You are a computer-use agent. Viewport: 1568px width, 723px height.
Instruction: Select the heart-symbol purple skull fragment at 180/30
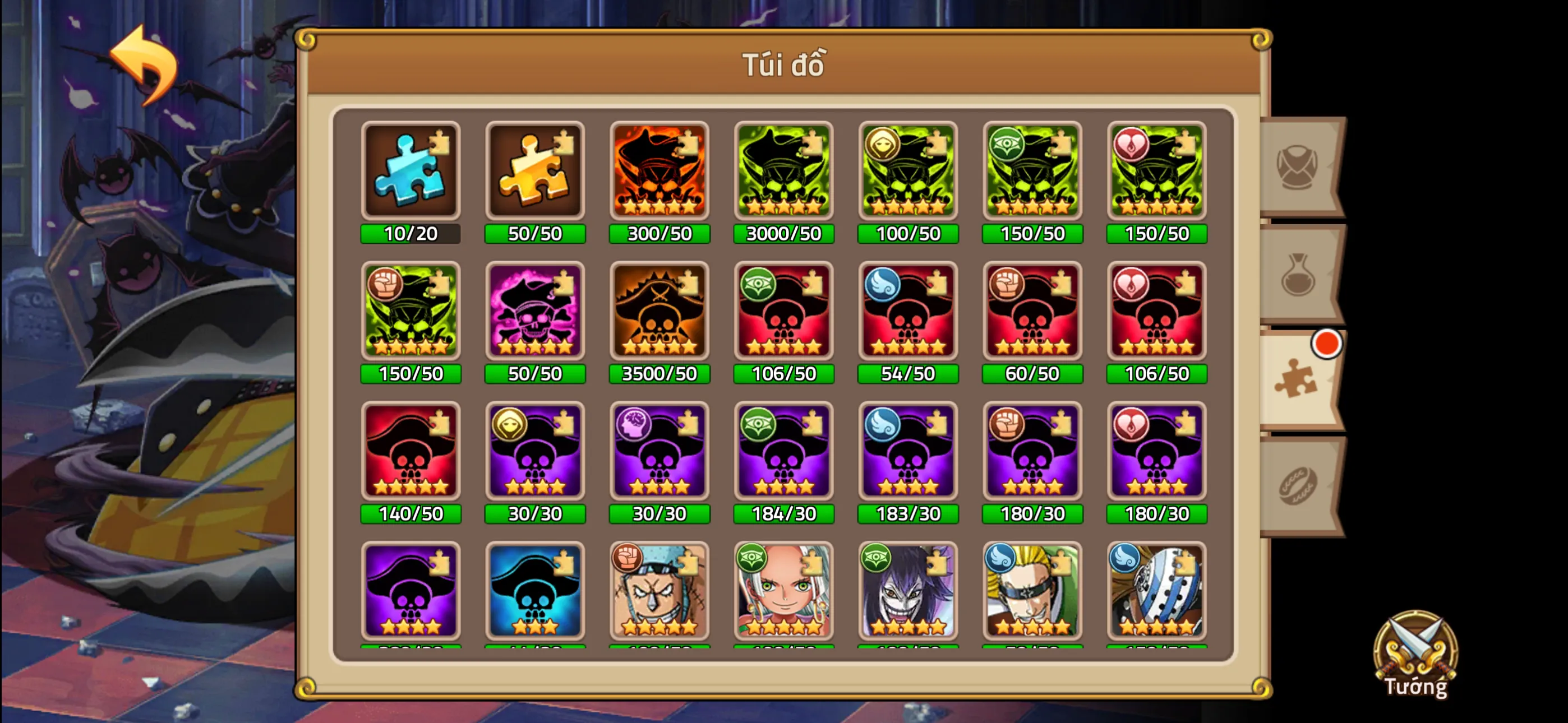[1157, 452]
